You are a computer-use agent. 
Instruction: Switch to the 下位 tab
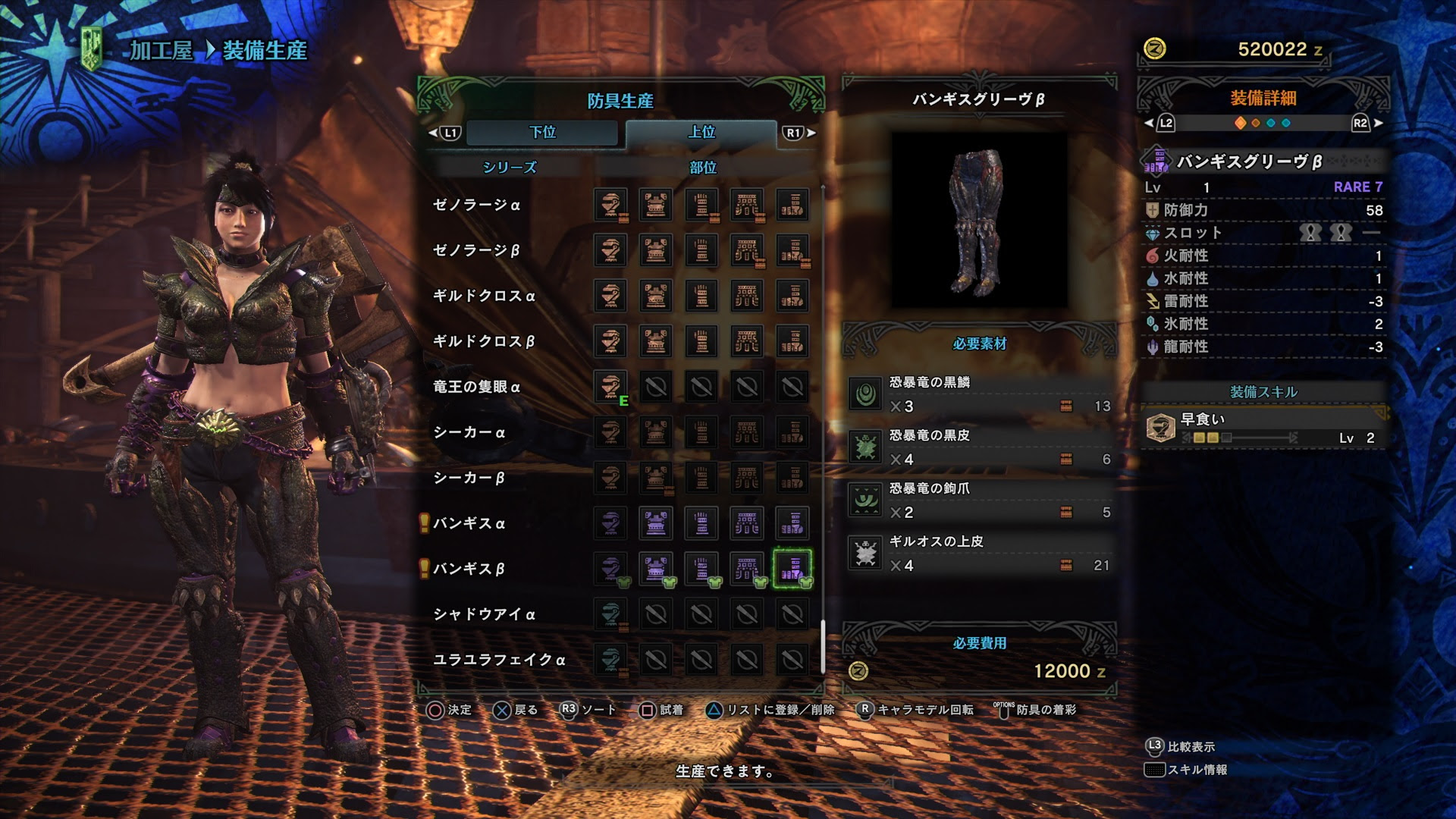(x=542, y=132)
